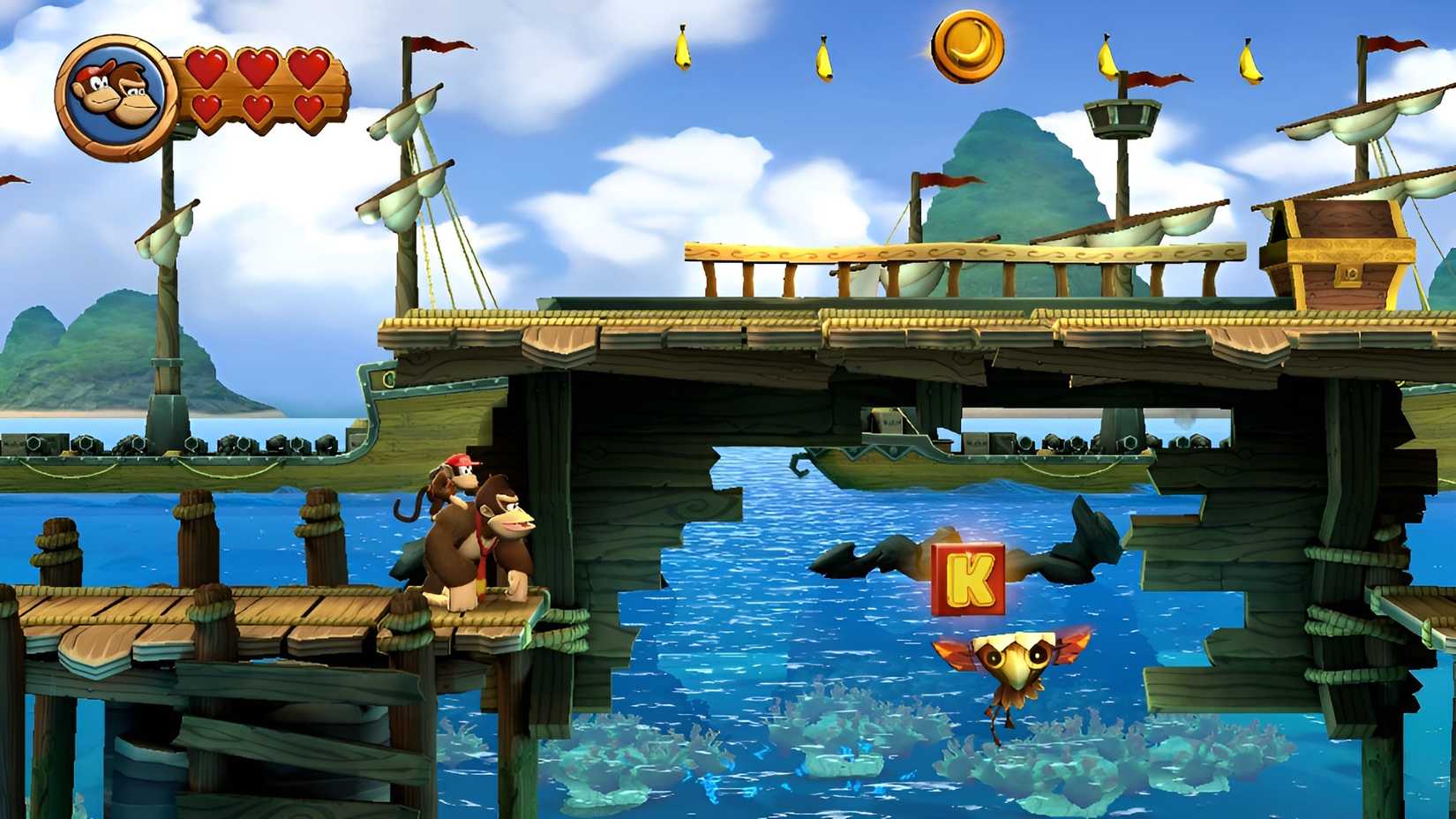Click the first heart in the health meter
The width and height of the screenshot is (1456, 819).
coord(205,66)
